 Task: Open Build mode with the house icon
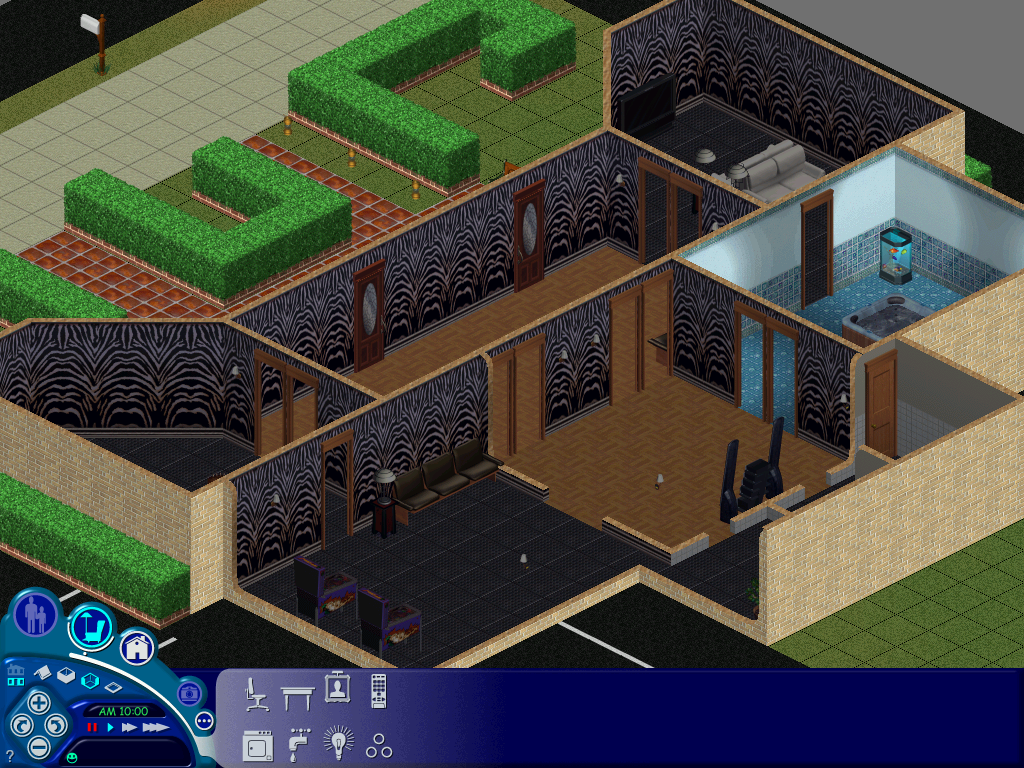coord(137,648)
